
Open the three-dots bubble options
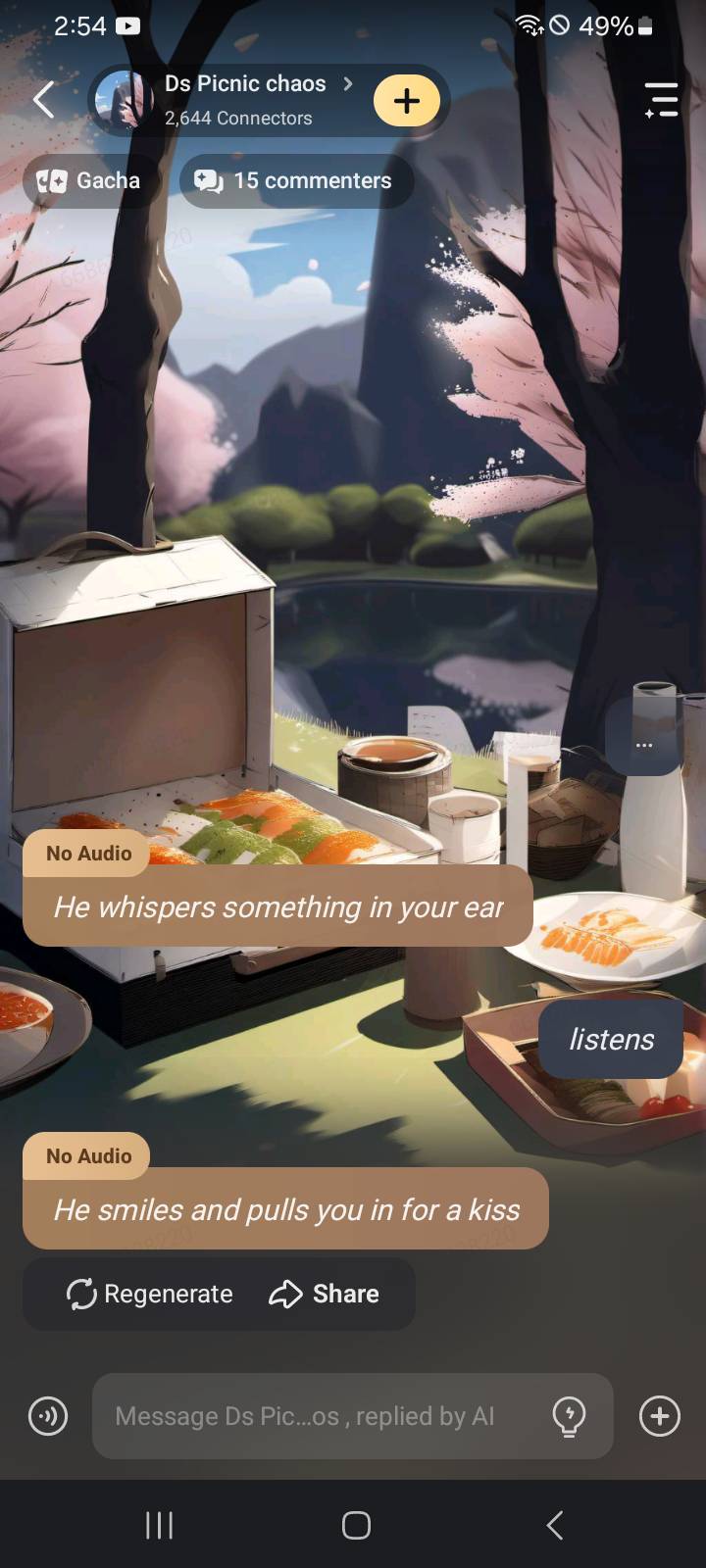(643, 745)
